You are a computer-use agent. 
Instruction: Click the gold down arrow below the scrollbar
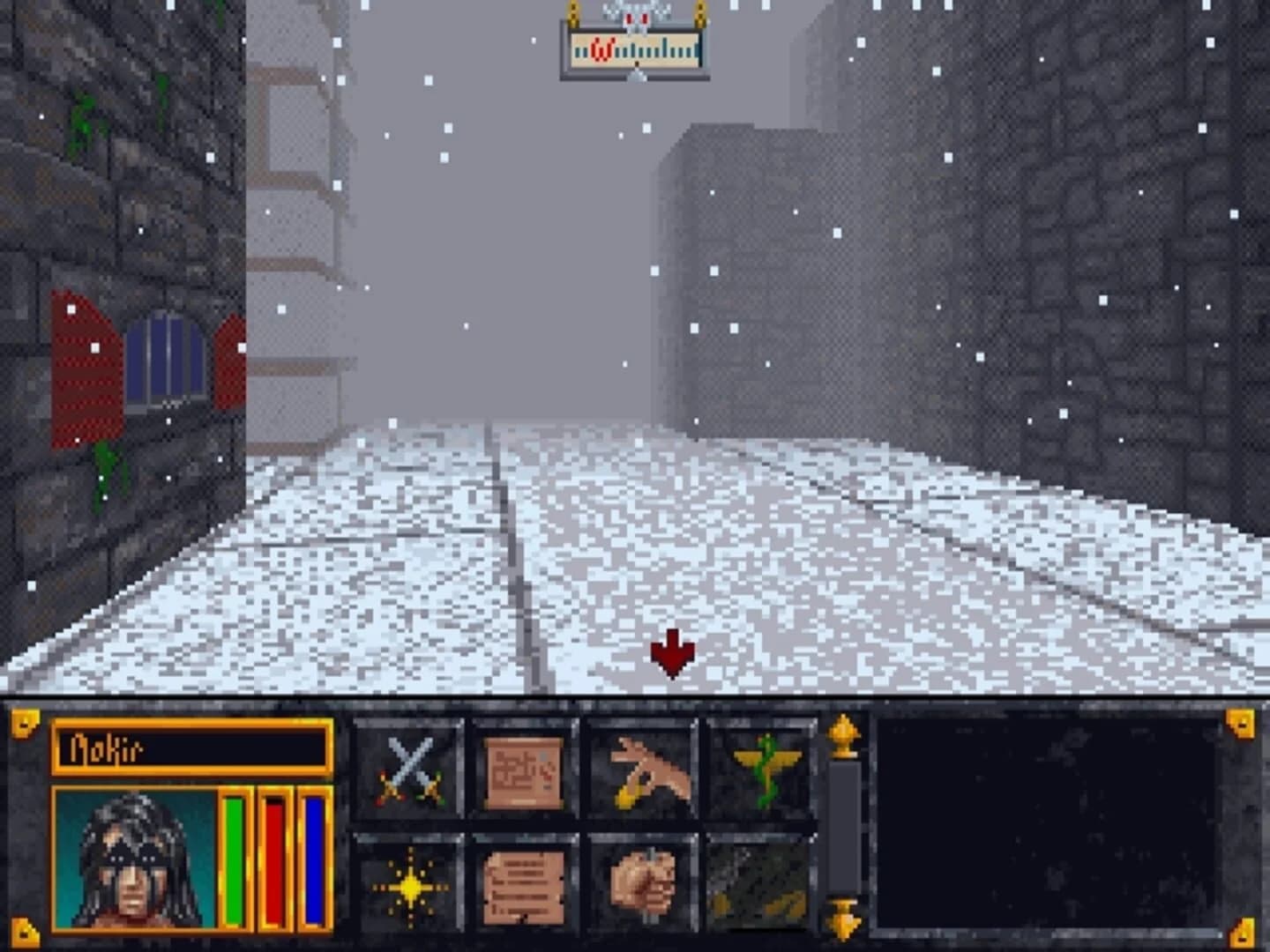(845, 917)
